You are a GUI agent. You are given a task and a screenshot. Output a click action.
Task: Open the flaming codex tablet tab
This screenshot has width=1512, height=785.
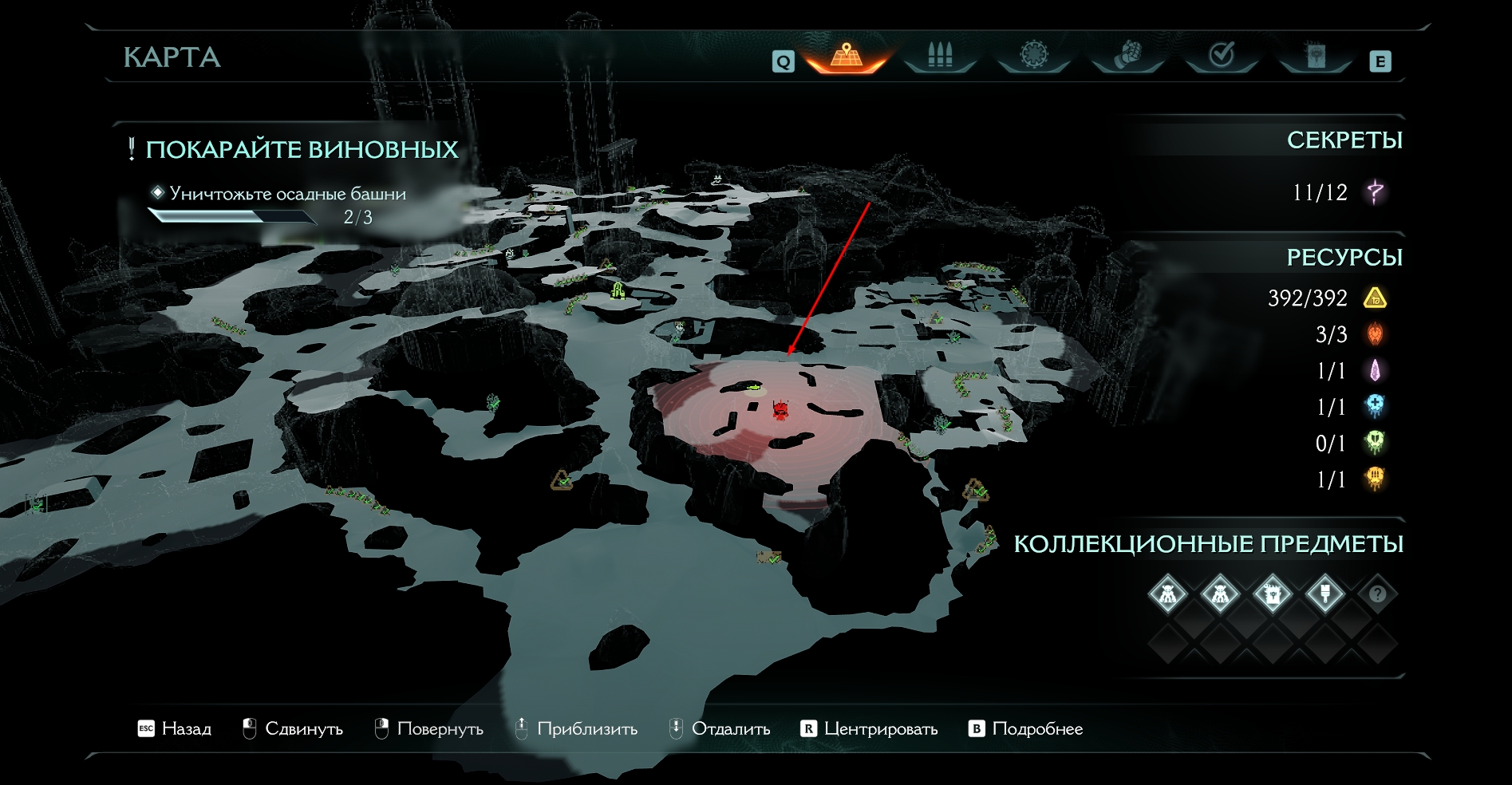[1315, 56]
